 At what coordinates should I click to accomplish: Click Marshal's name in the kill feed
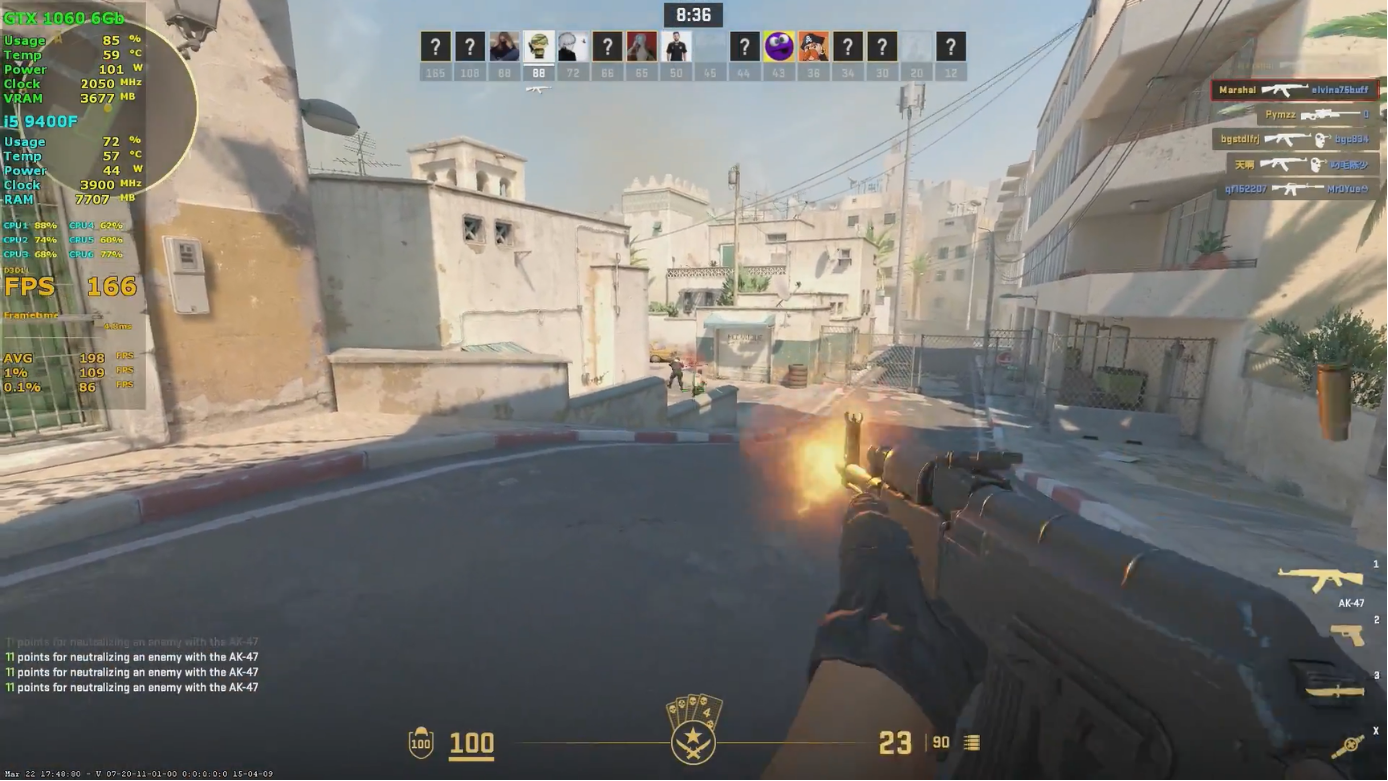1238,90
